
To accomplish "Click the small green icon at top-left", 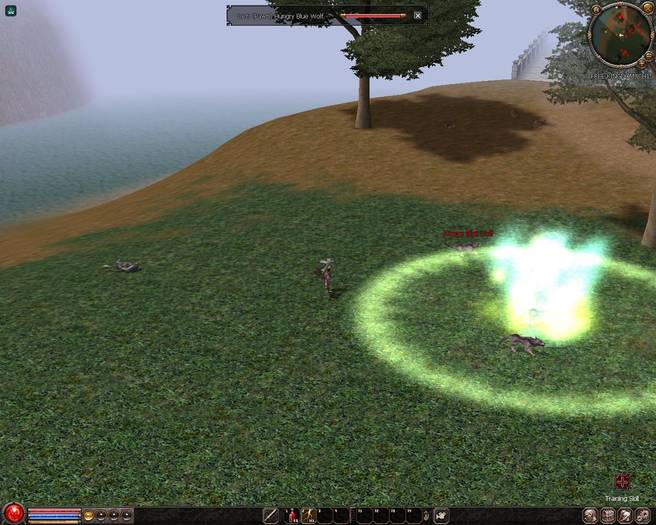I will [11, 10].
